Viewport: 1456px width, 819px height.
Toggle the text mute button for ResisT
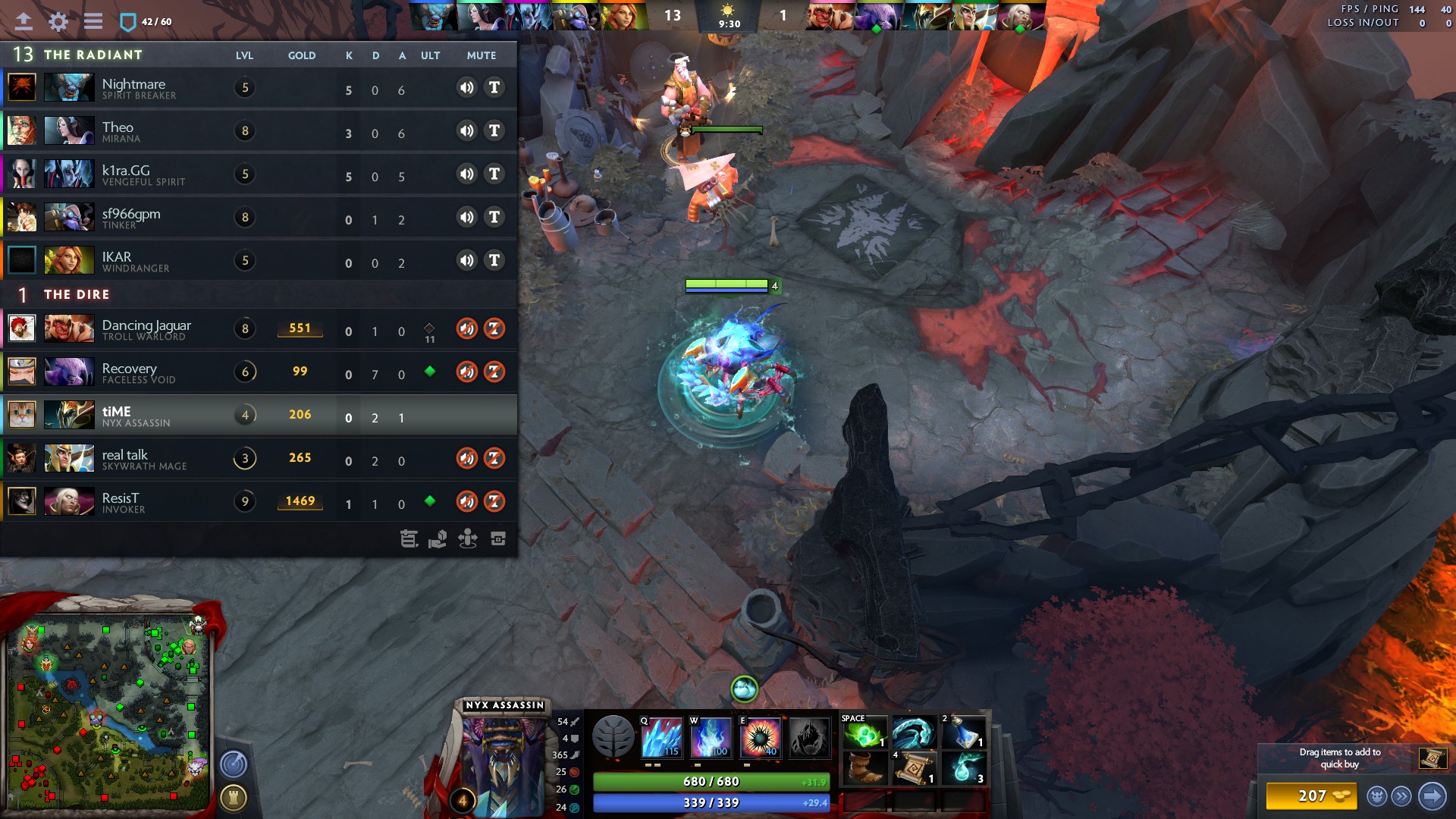[494, 501]
